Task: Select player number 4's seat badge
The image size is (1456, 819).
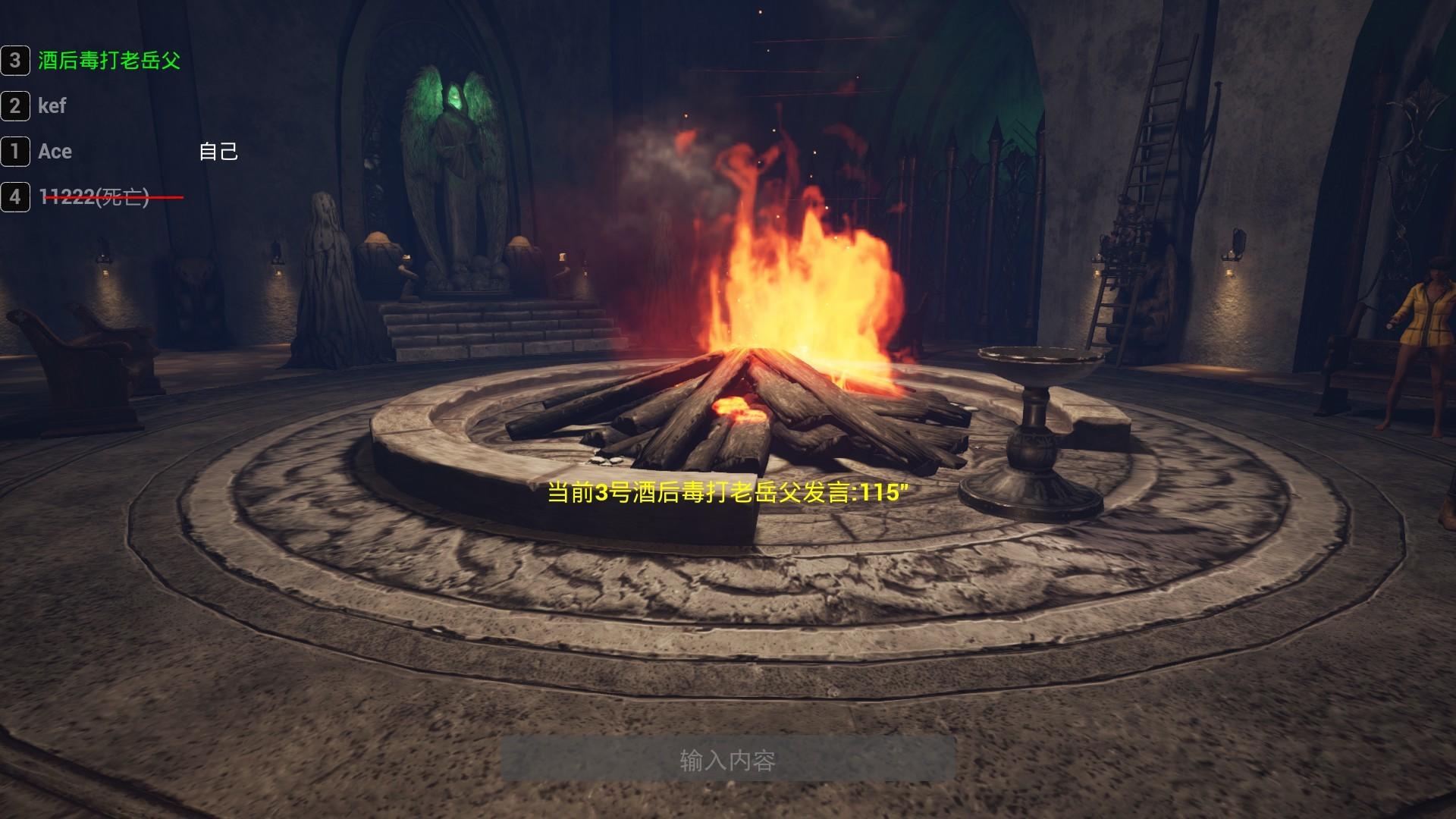Action: (14, 196)
